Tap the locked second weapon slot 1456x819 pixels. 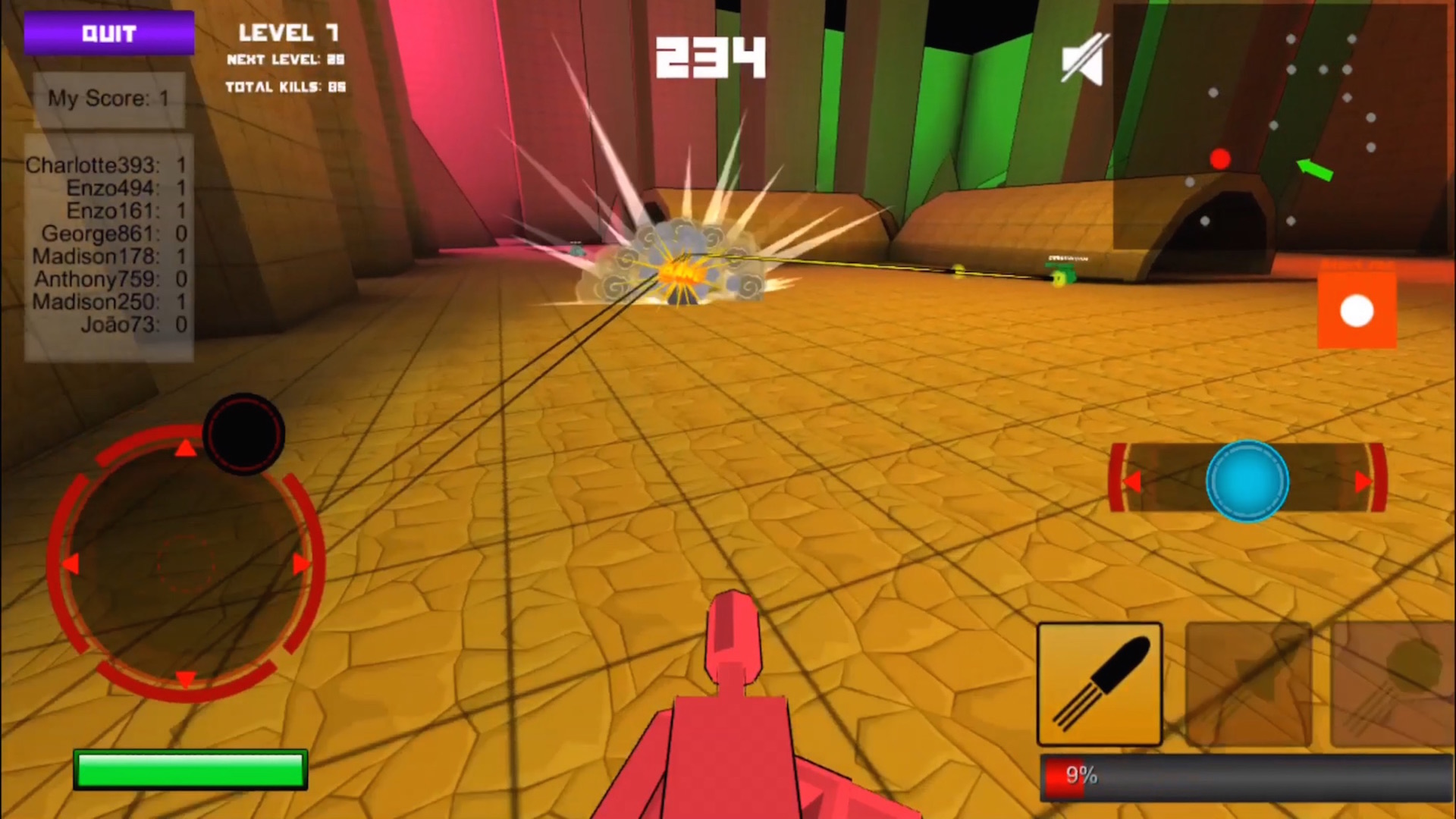point(1248,683)
